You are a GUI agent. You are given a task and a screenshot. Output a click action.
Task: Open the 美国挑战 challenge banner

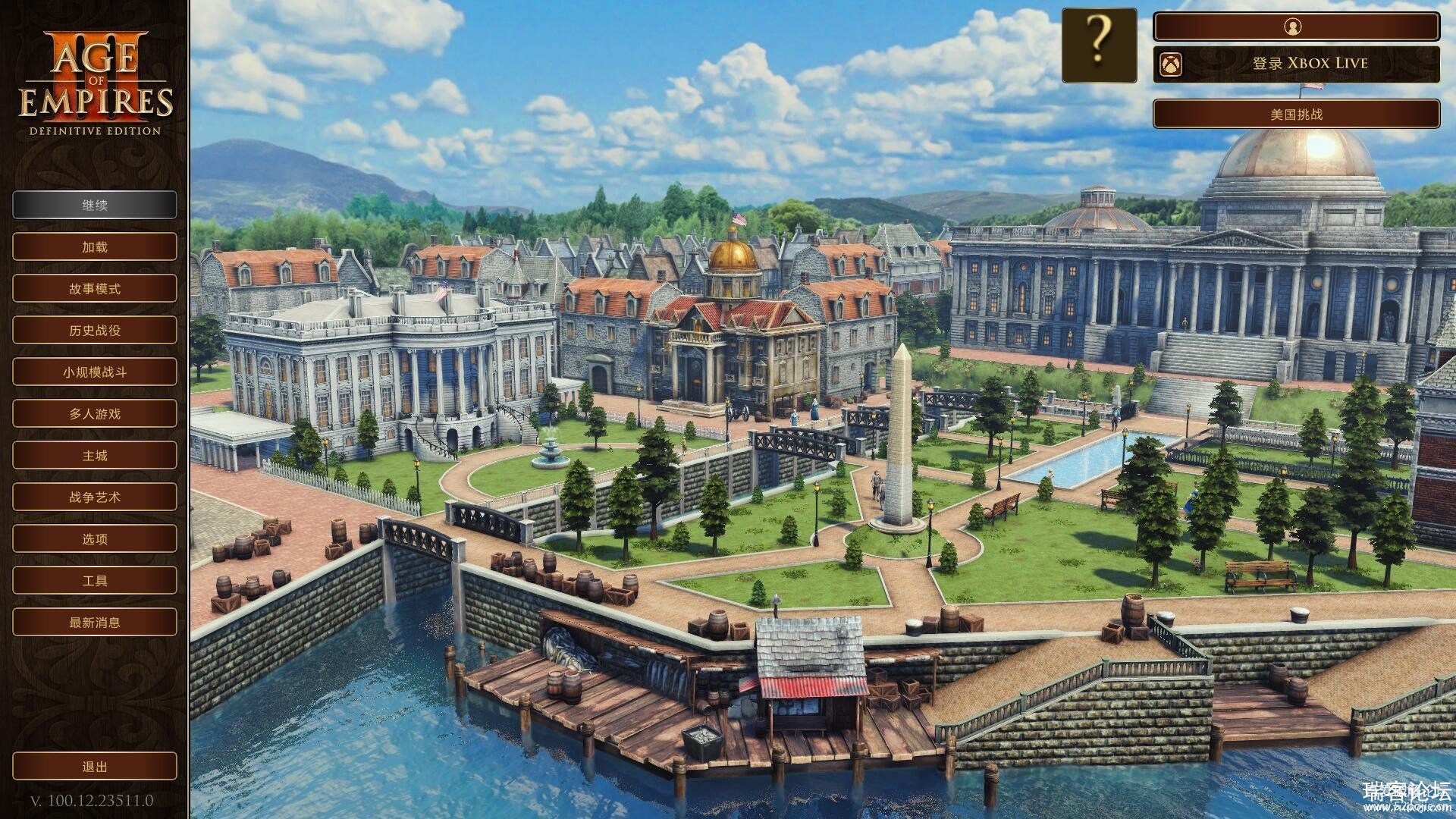(1295, 114)
